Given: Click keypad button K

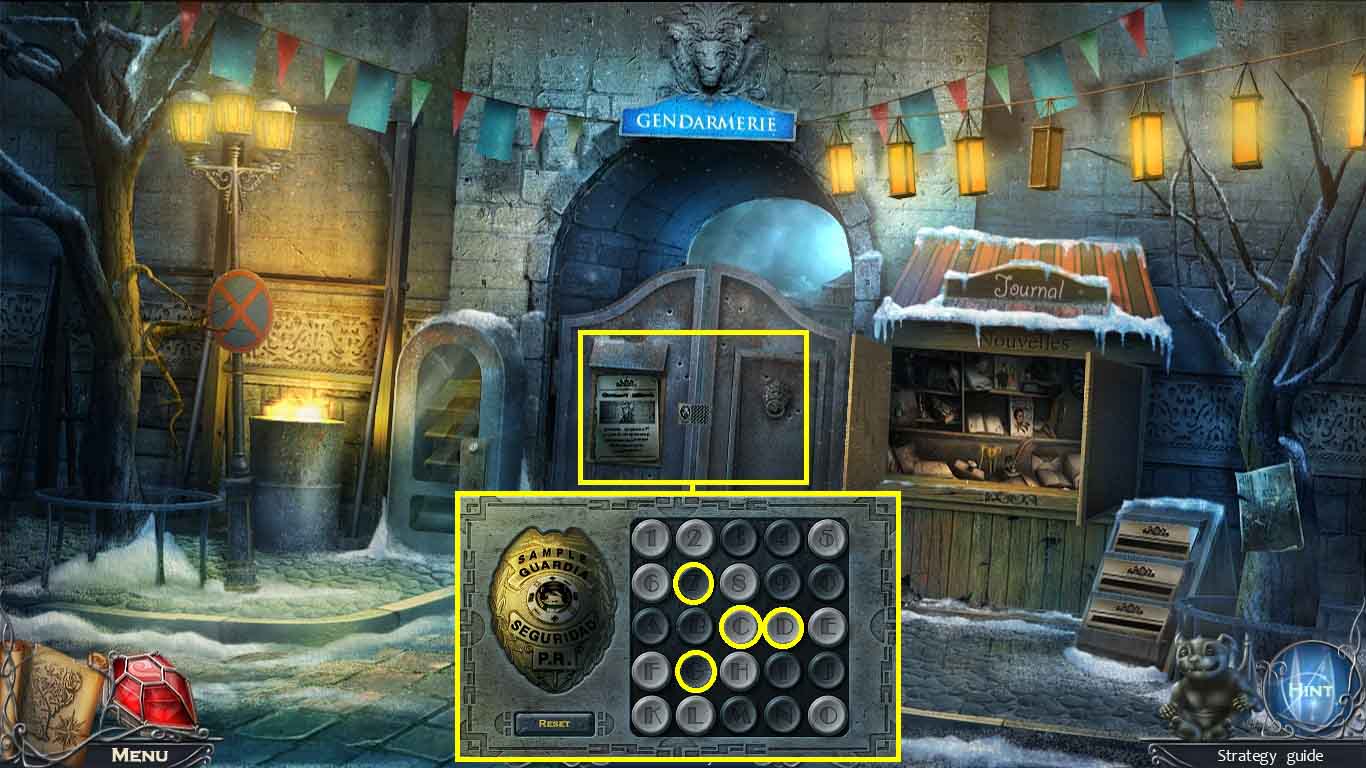Looking at the screenshot, I should (x=652, y=713).
